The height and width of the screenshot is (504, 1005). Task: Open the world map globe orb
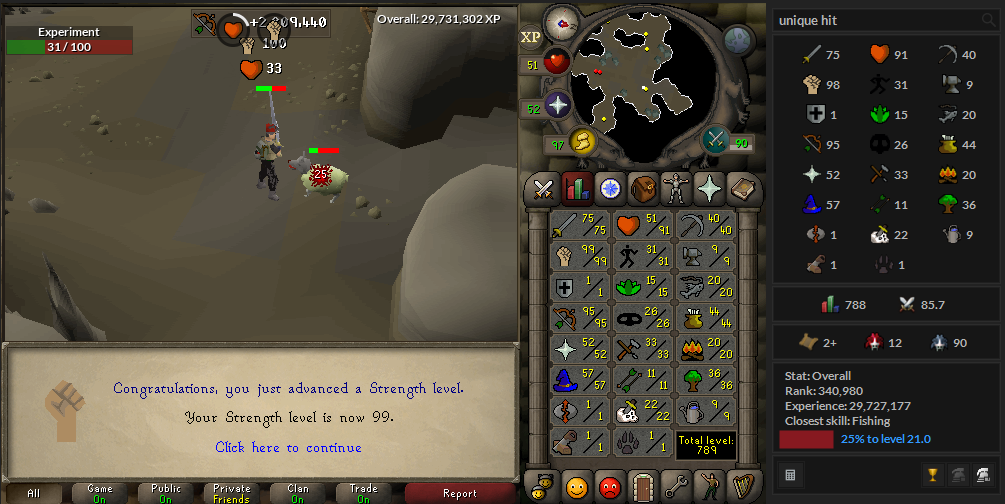738,40
